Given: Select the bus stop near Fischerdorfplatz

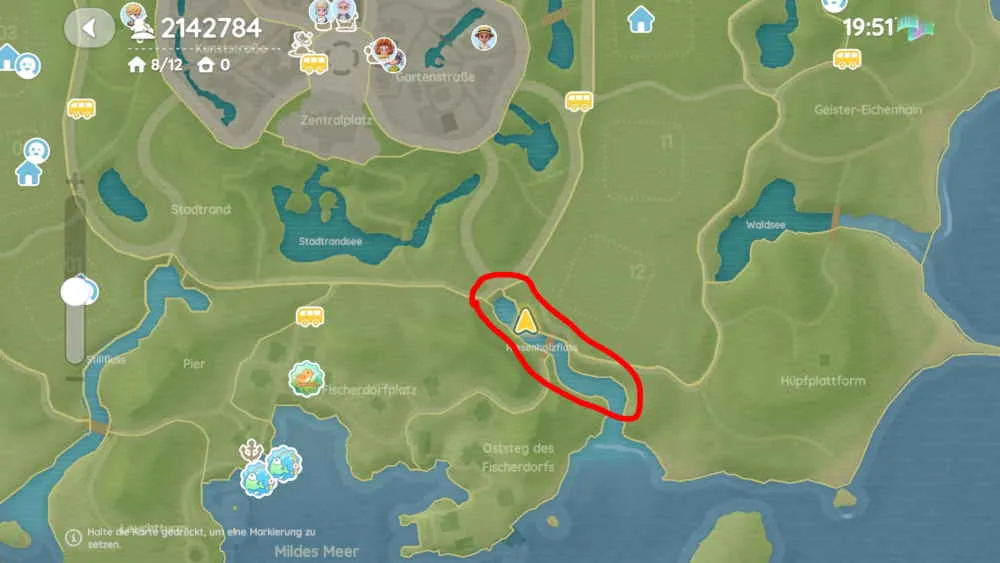Looking at the screenshot, I should pyautogui.click(x=310, y=316).
